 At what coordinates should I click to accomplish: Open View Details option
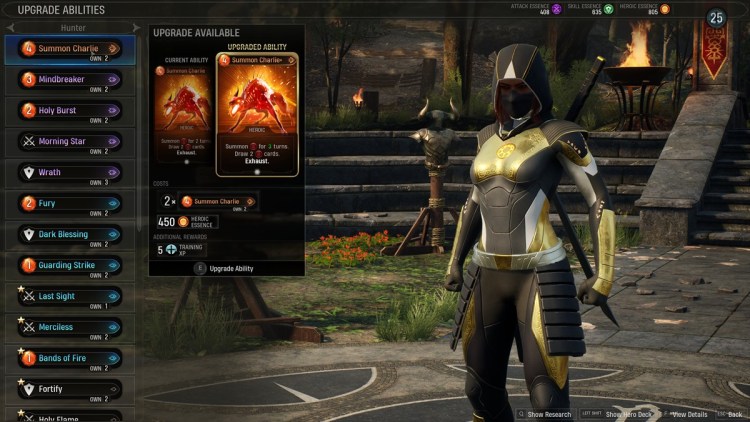(x=689, y=414)
